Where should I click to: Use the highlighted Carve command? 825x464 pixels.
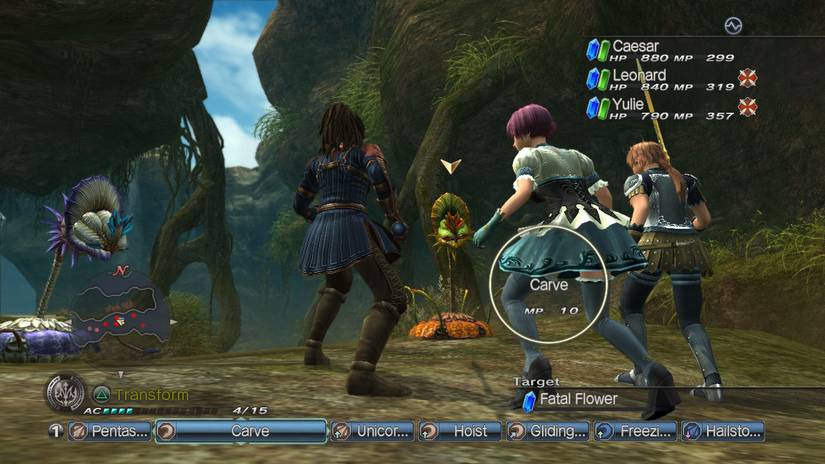(x=242, y=431)
